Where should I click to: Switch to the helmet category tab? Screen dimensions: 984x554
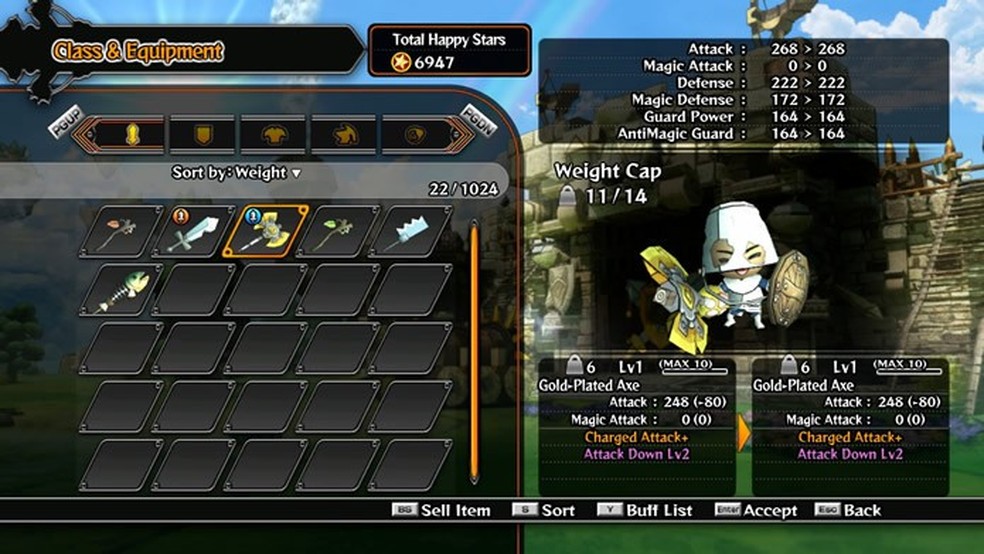click(343, 134)
